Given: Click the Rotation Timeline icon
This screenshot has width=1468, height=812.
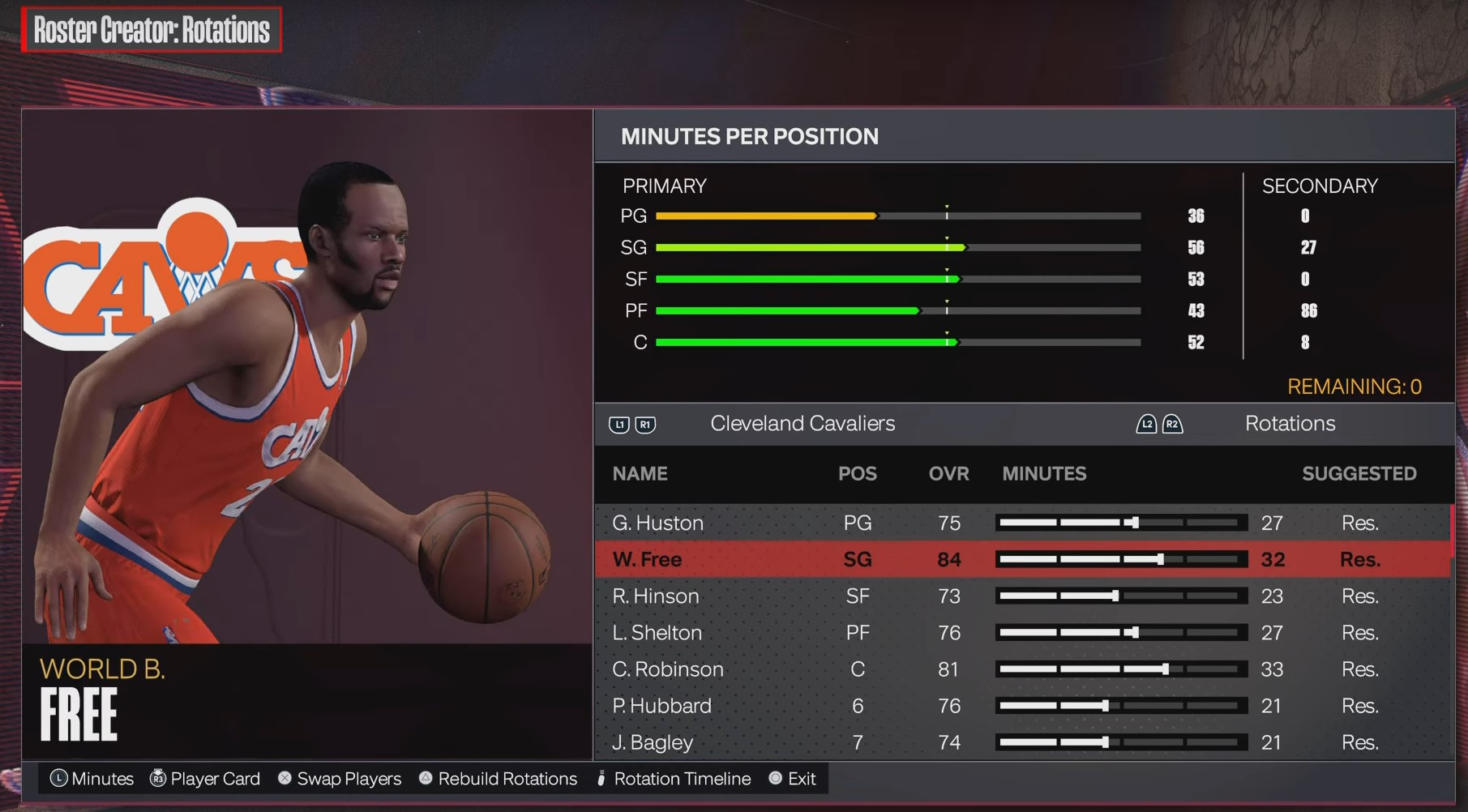Looking at the screenshot, I should point(600,778).
